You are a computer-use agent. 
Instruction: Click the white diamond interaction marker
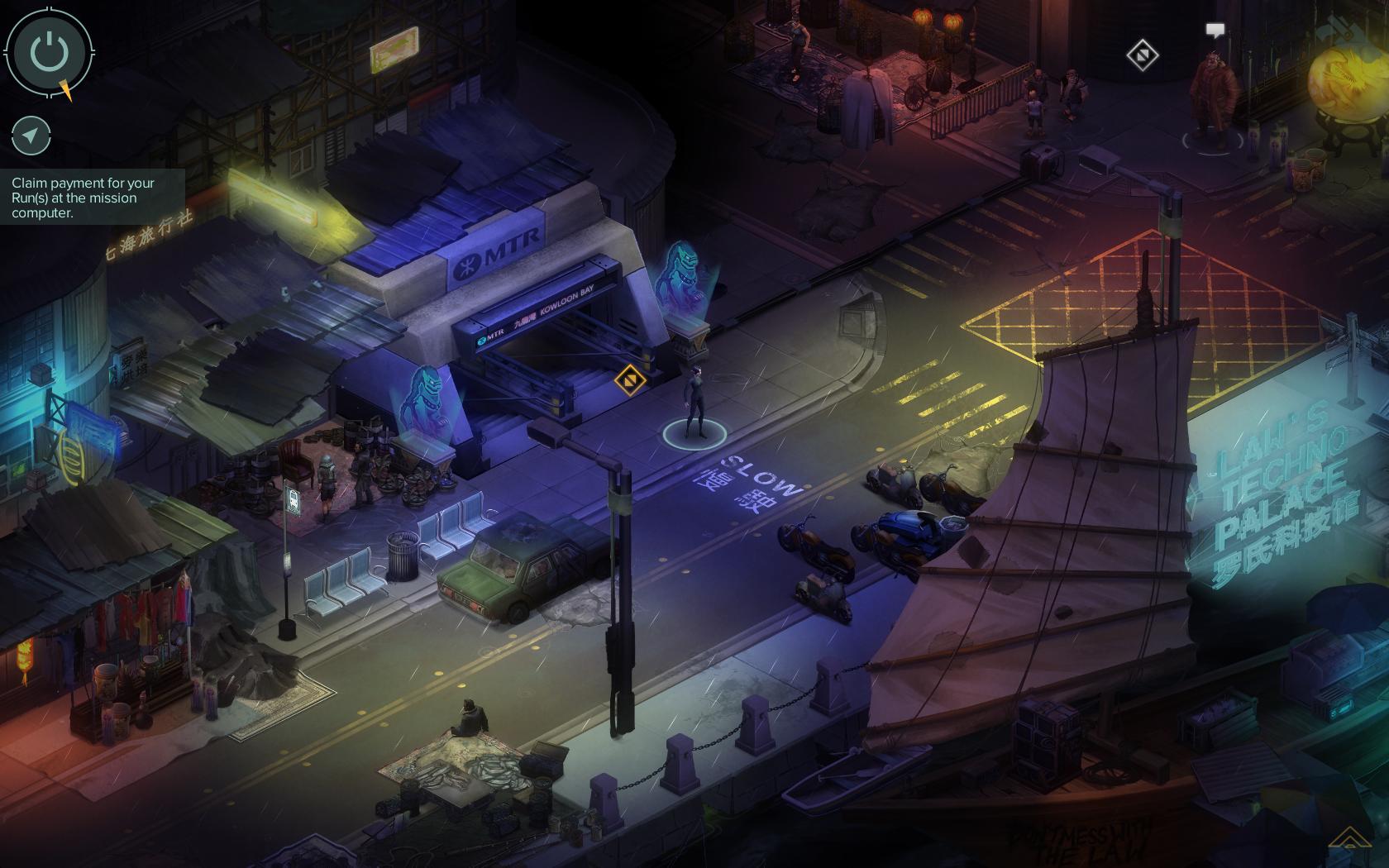click(x=1142, y=55)
